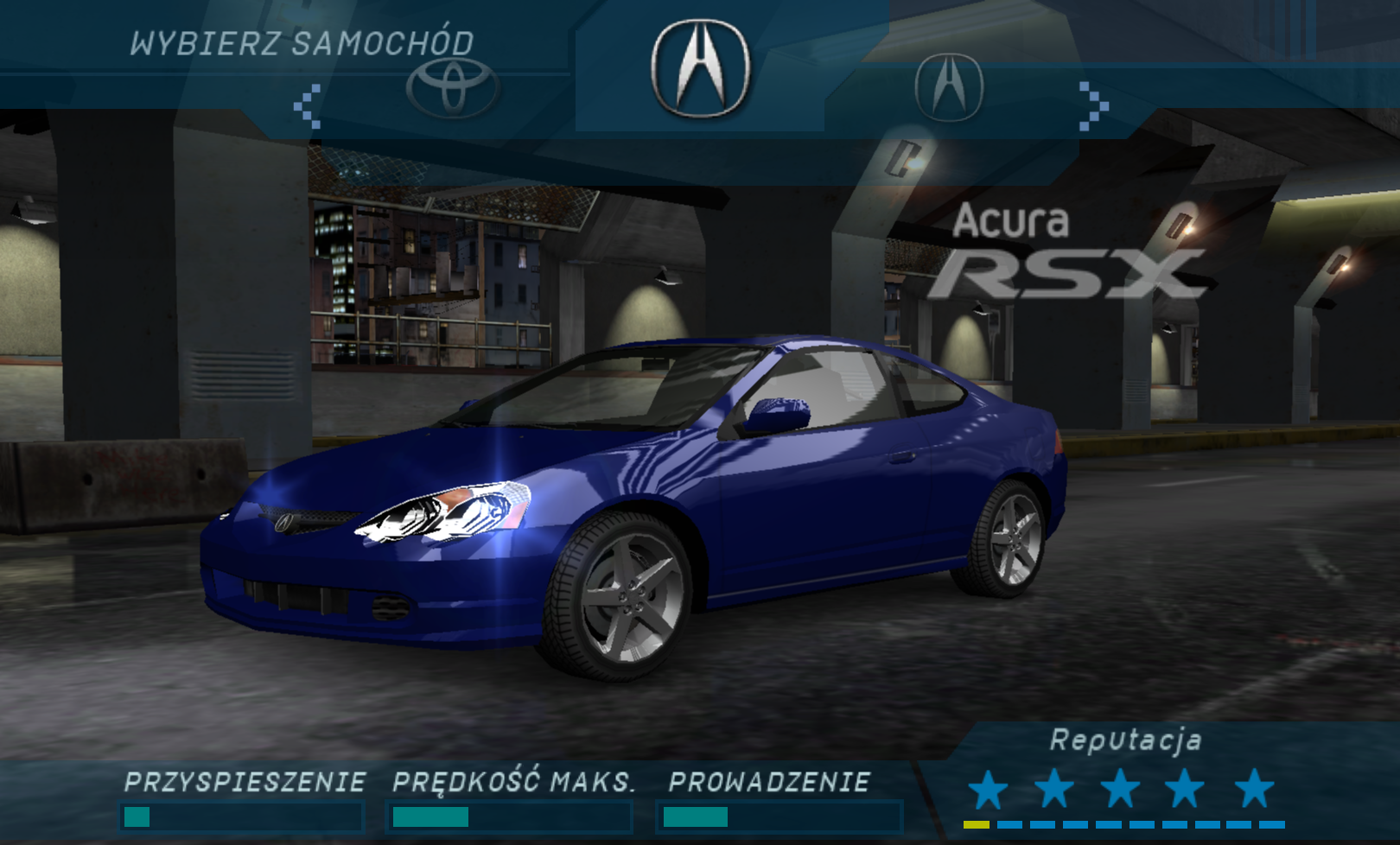1400x845 pixels.
Task: Click the left arrow to browse previous cars
Action: pos(308,106)
